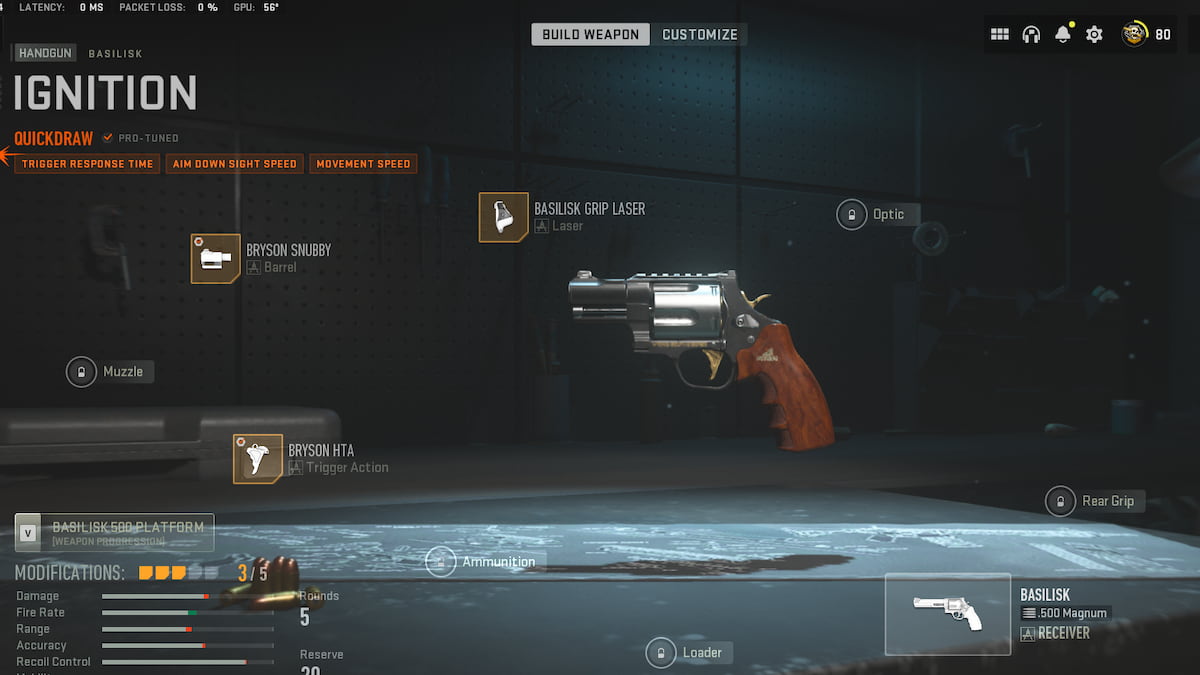The width and height of the screenshot is (1200, 675).
Task: Select the Basilisk Grip Laser attachment
Action: click(504, 217)
